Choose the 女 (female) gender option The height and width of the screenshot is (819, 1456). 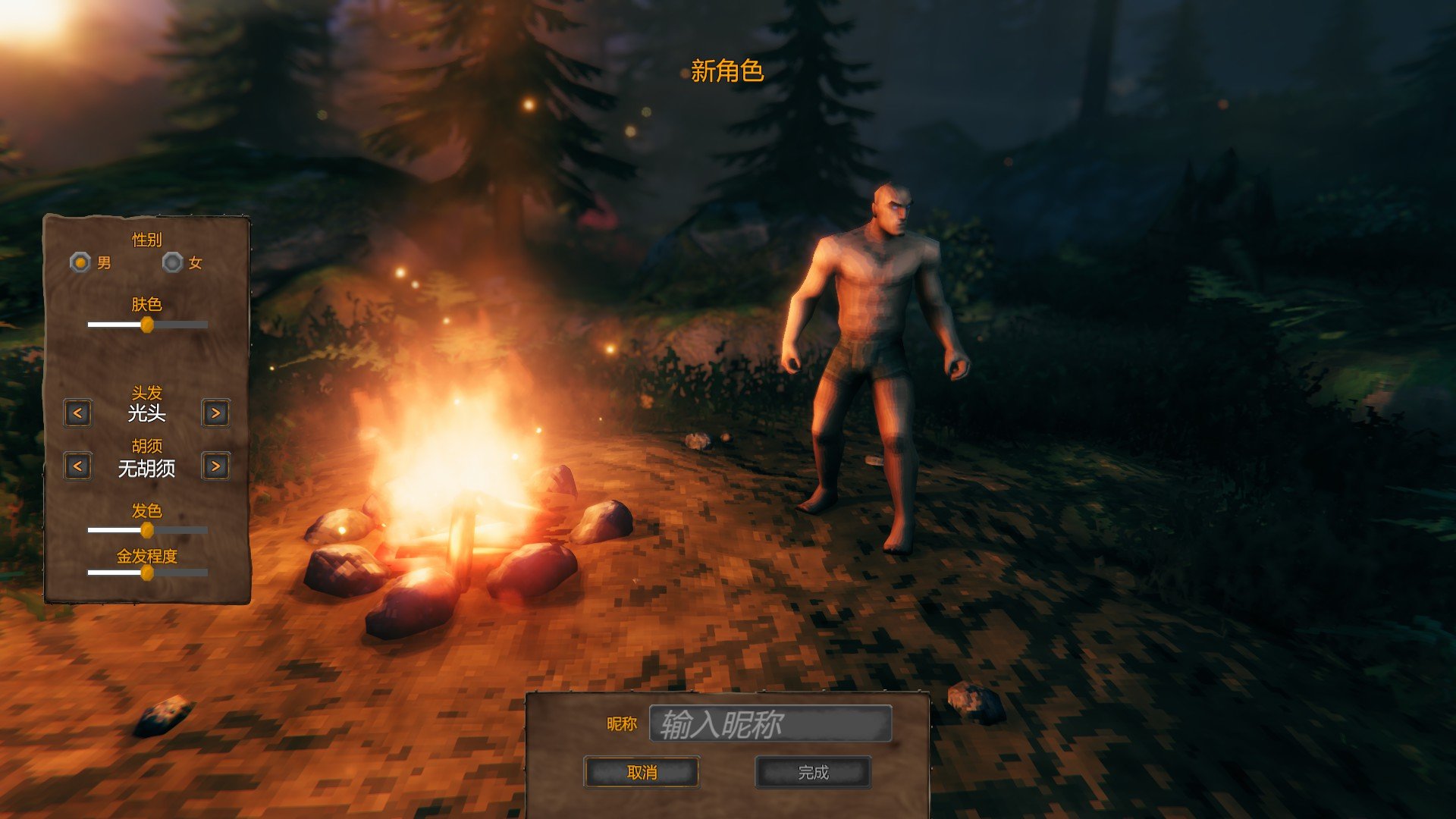point(173,262)
